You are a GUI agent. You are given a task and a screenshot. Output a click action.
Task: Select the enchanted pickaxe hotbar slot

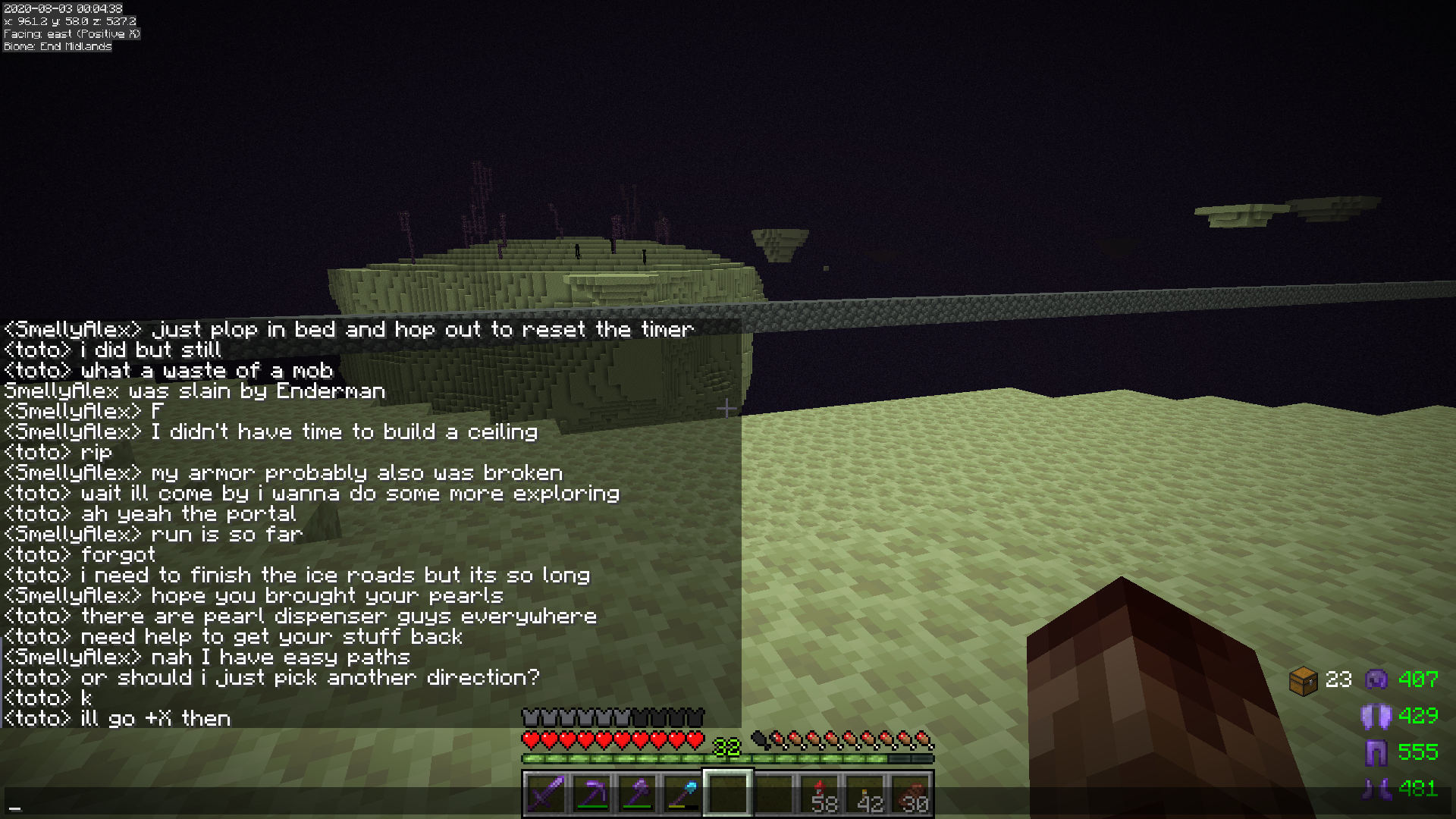(591, 794)
